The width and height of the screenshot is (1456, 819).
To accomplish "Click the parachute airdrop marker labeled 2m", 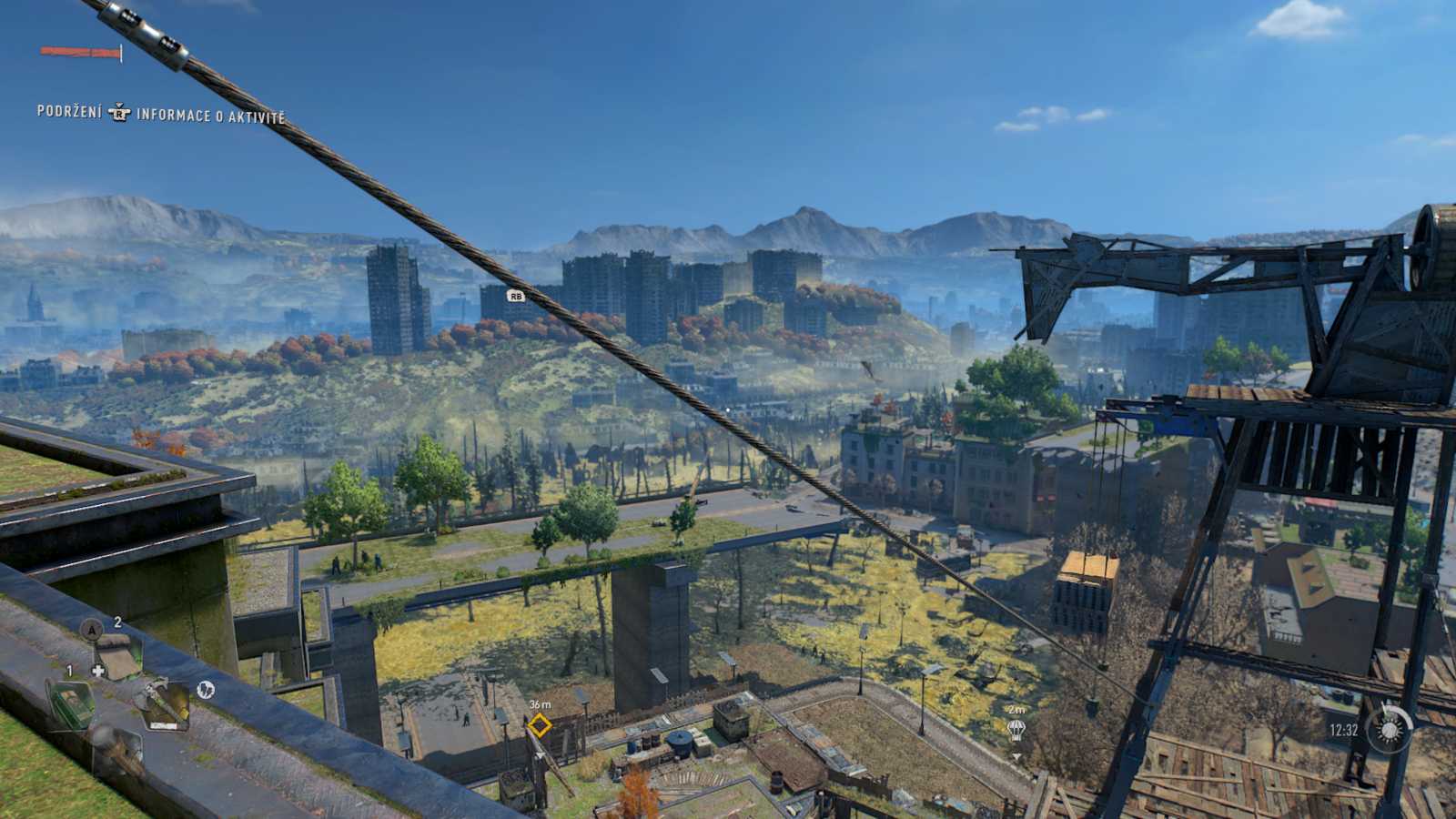I will 1015,730.
